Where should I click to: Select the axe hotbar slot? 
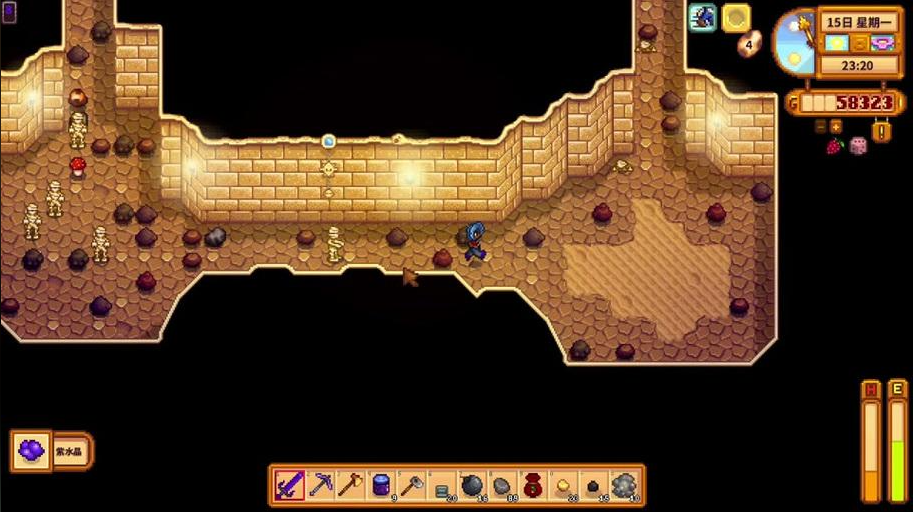pos(351,486)
